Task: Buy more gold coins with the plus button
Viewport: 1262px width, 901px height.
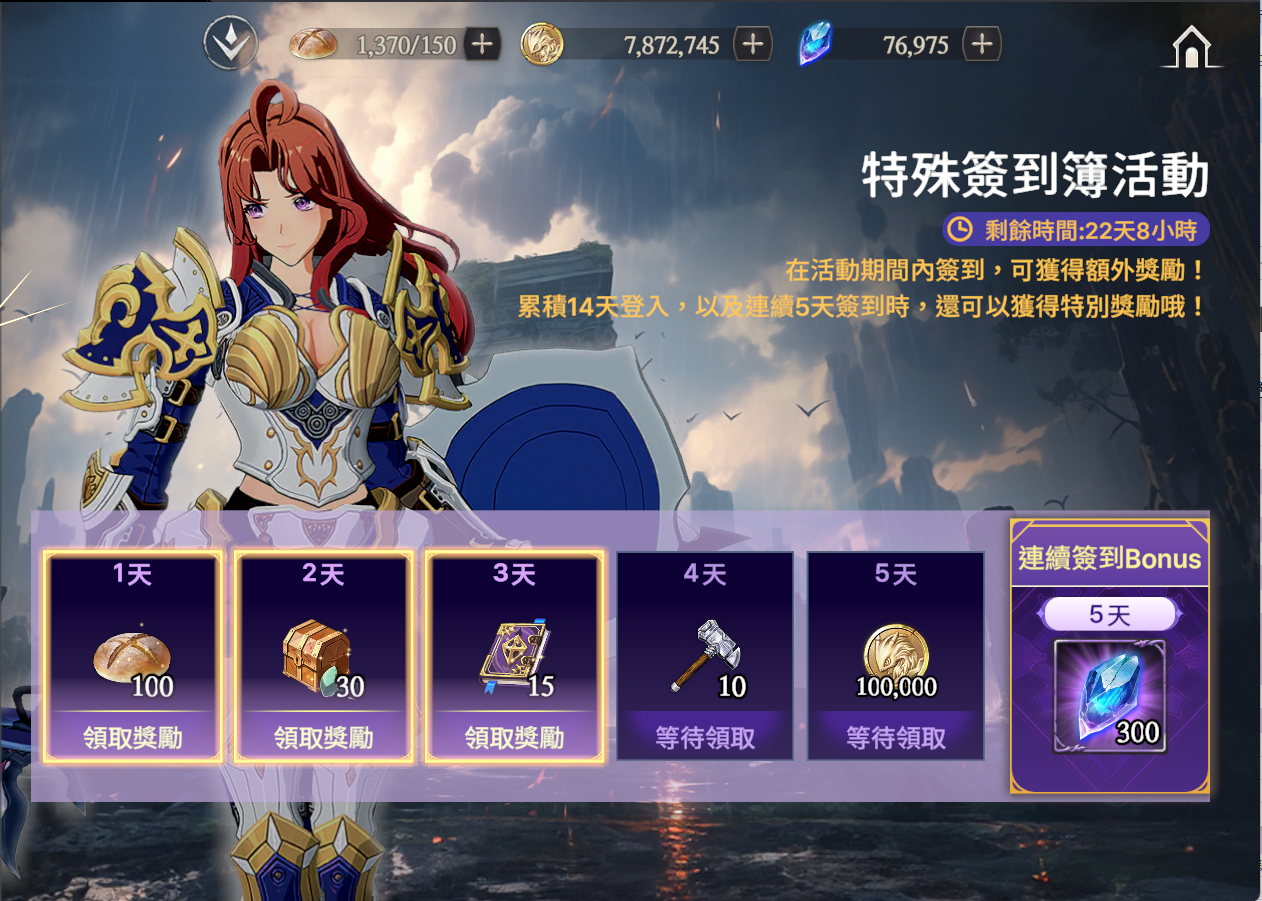Action: pyautogui.click(x=753, y=44)
